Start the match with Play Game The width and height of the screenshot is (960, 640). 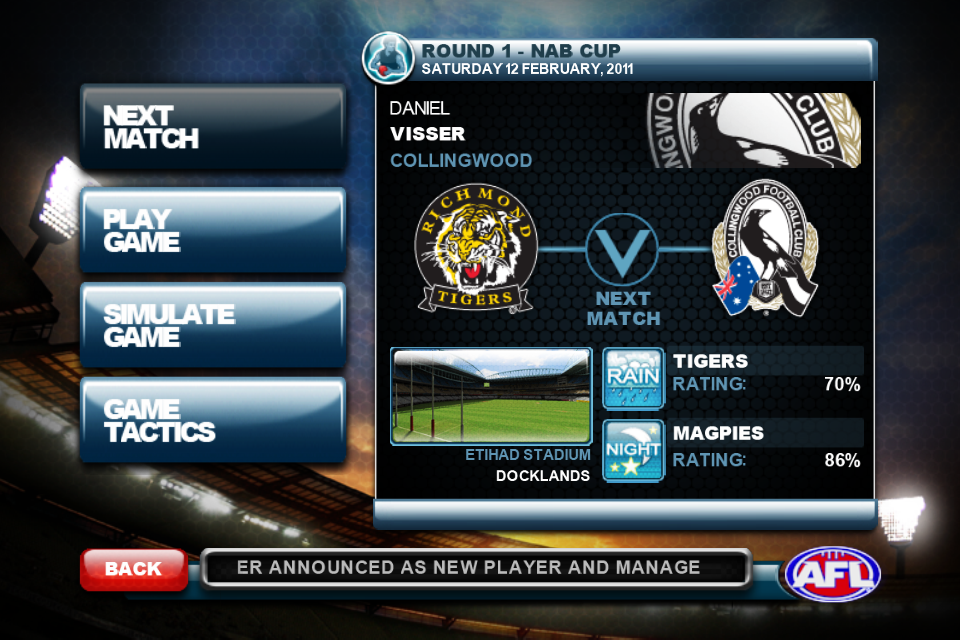tap(212, 231)
